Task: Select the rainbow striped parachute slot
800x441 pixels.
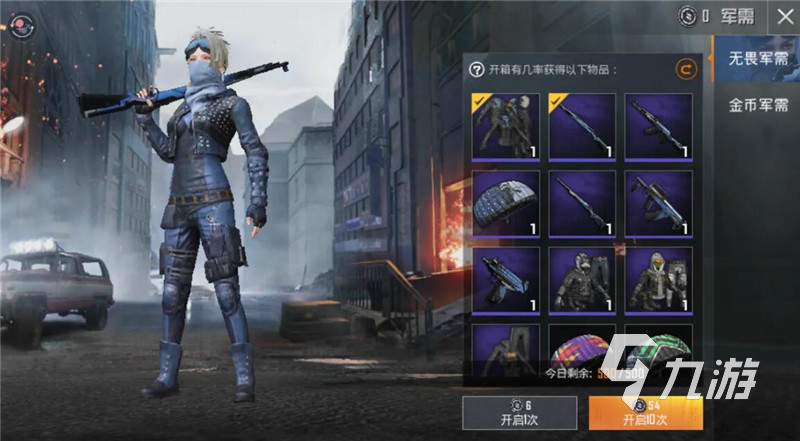Action: (x=582, y=350)
